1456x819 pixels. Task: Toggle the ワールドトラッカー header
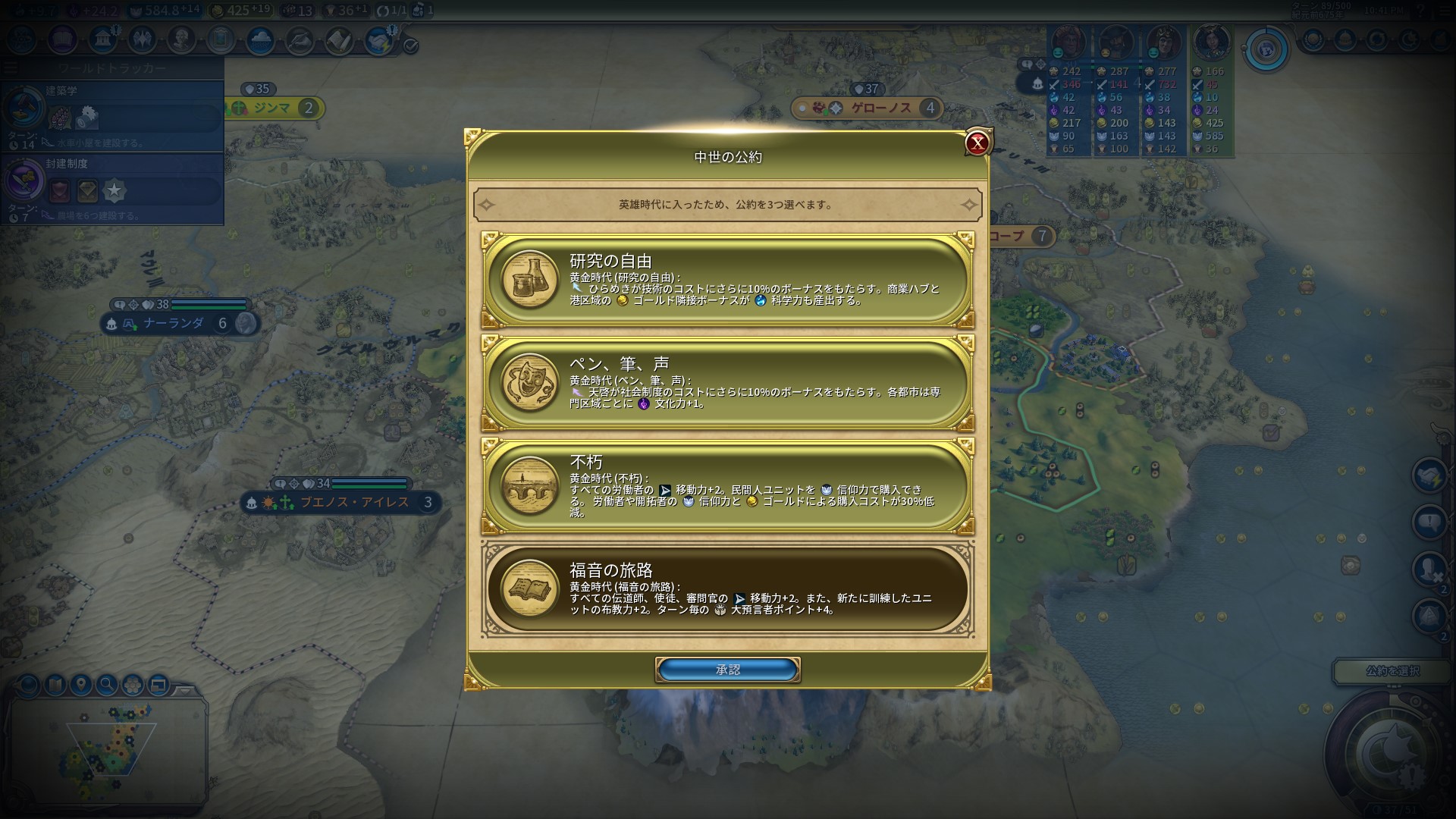[x=112, y=68]
